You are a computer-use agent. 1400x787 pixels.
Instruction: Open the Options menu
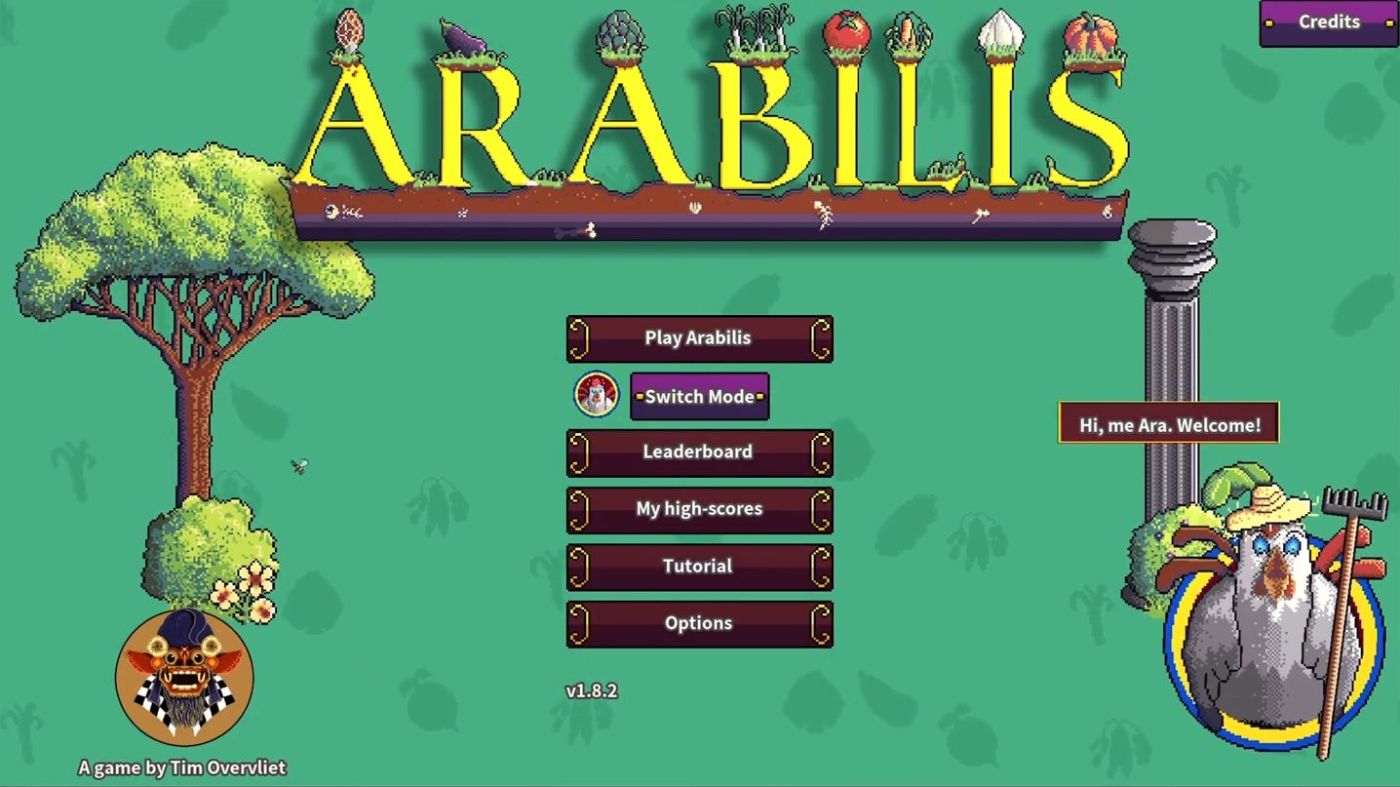click(699, 622)
